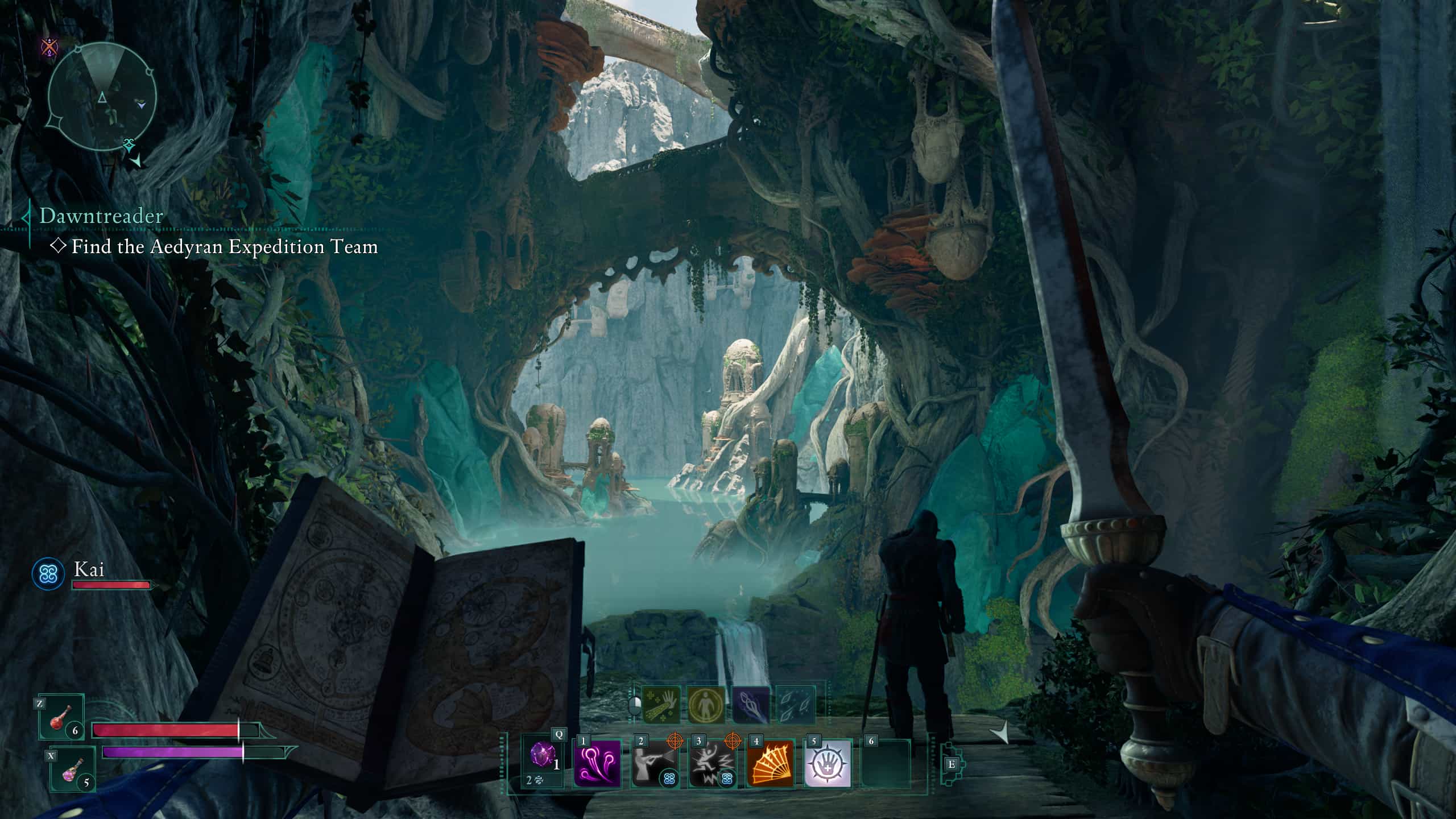Use the red health potion slot

[x=61, y=717]
